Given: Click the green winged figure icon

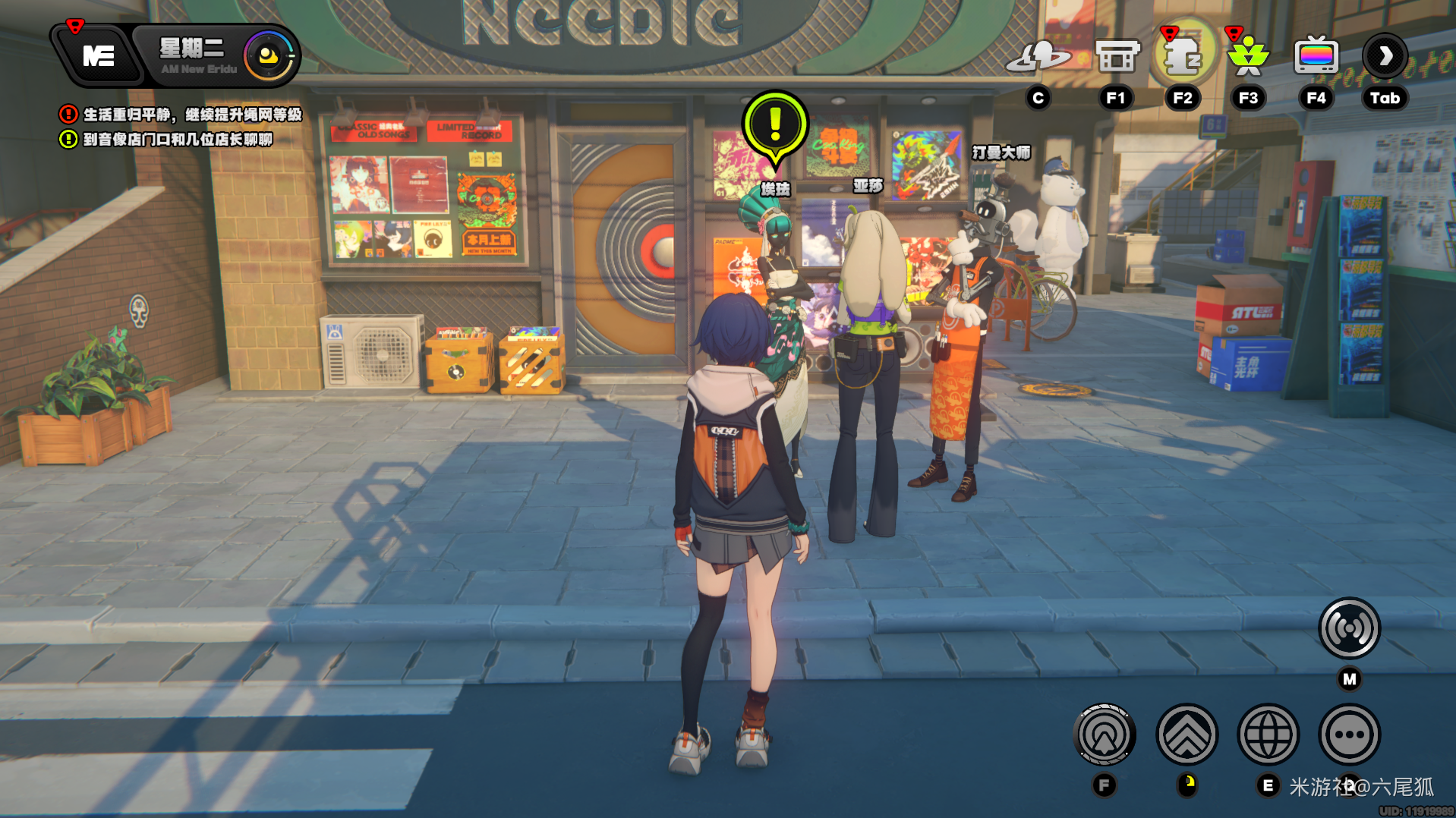Looking at the screenshot, I should pos(1248,56).
